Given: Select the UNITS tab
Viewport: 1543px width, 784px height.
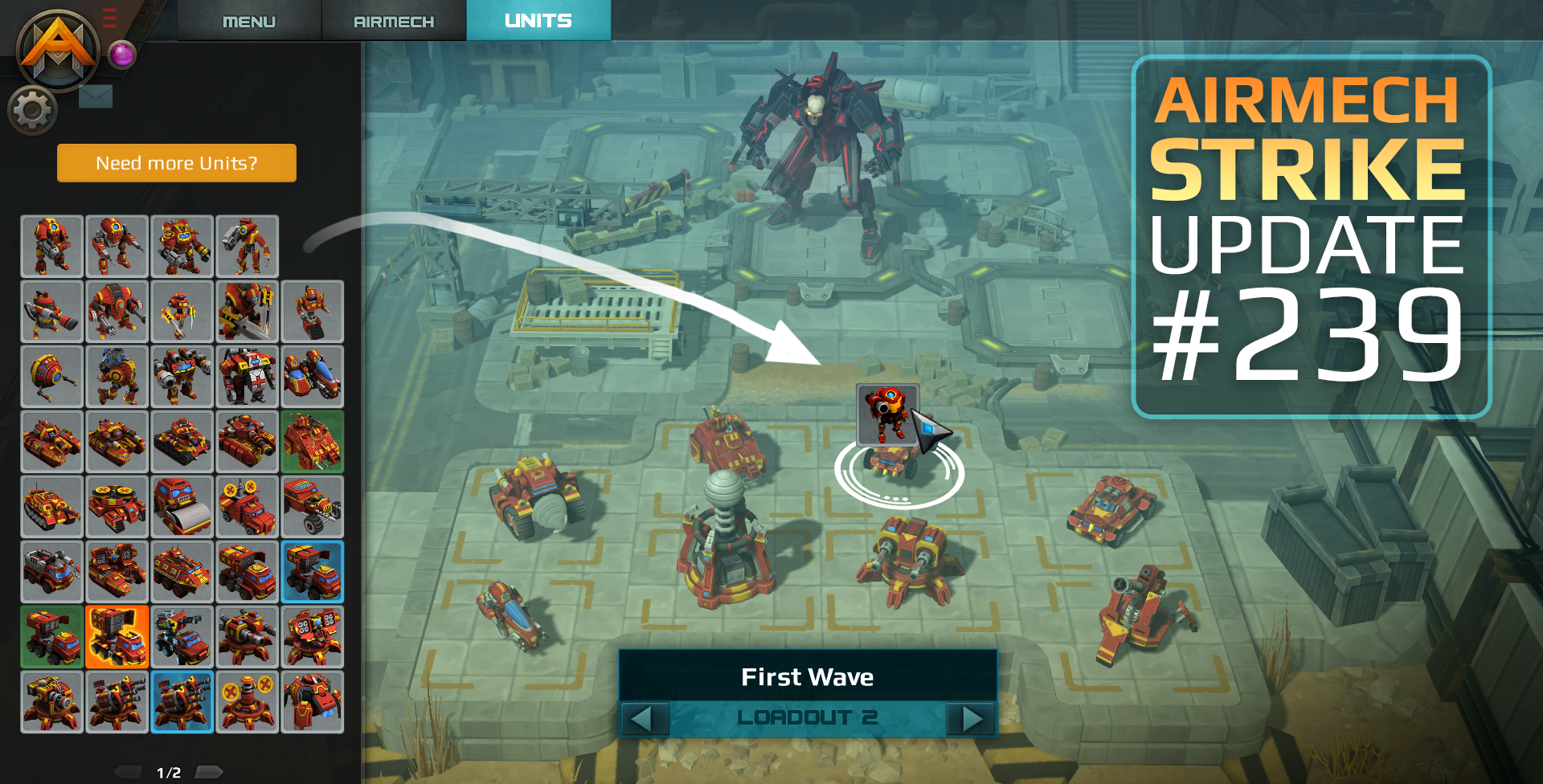Looking at the screenshot, I should [538, 20].
